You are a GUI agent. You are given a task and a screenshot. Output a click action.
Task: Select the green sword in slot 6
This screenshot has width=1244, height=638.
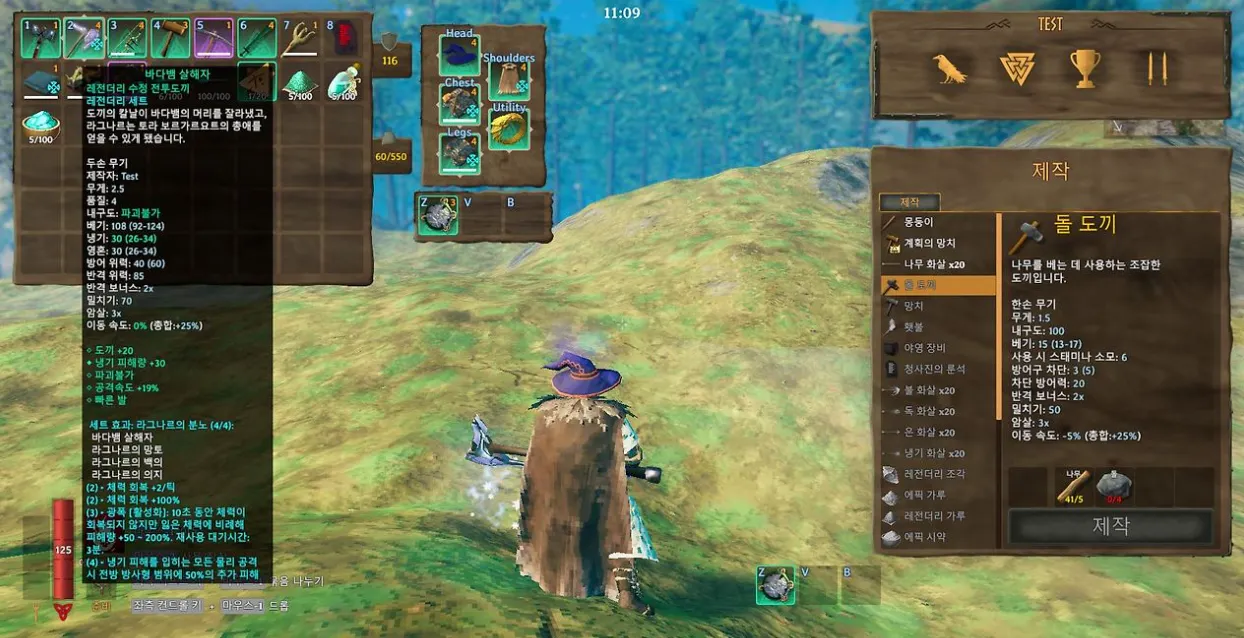click(x=257, y=39)
